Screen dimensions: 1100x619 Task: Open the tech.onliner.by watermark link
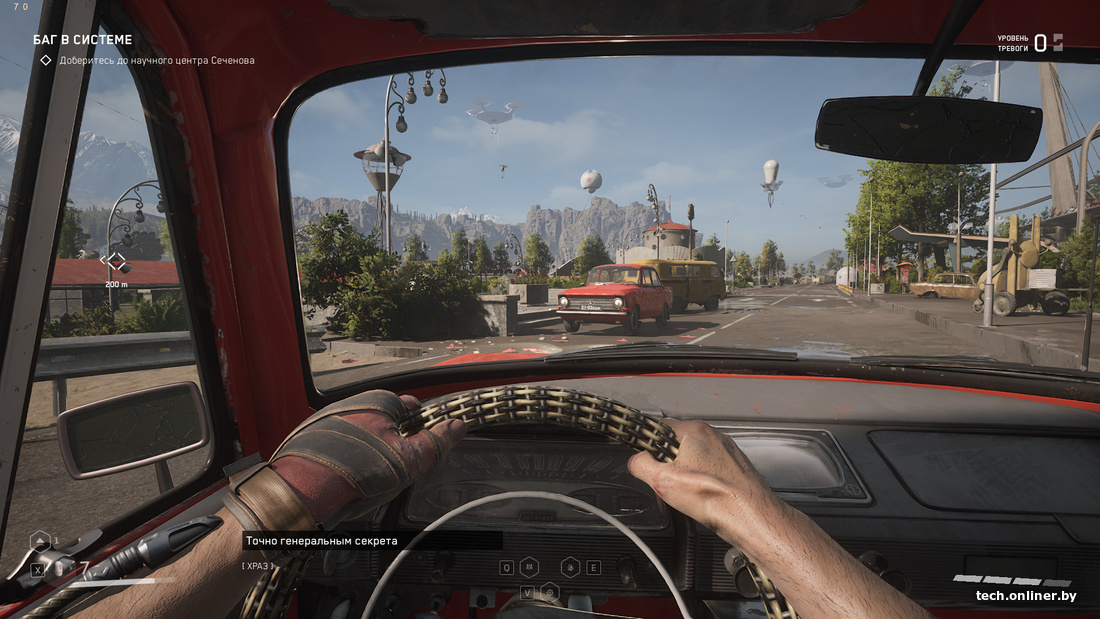coord(1026,596)
